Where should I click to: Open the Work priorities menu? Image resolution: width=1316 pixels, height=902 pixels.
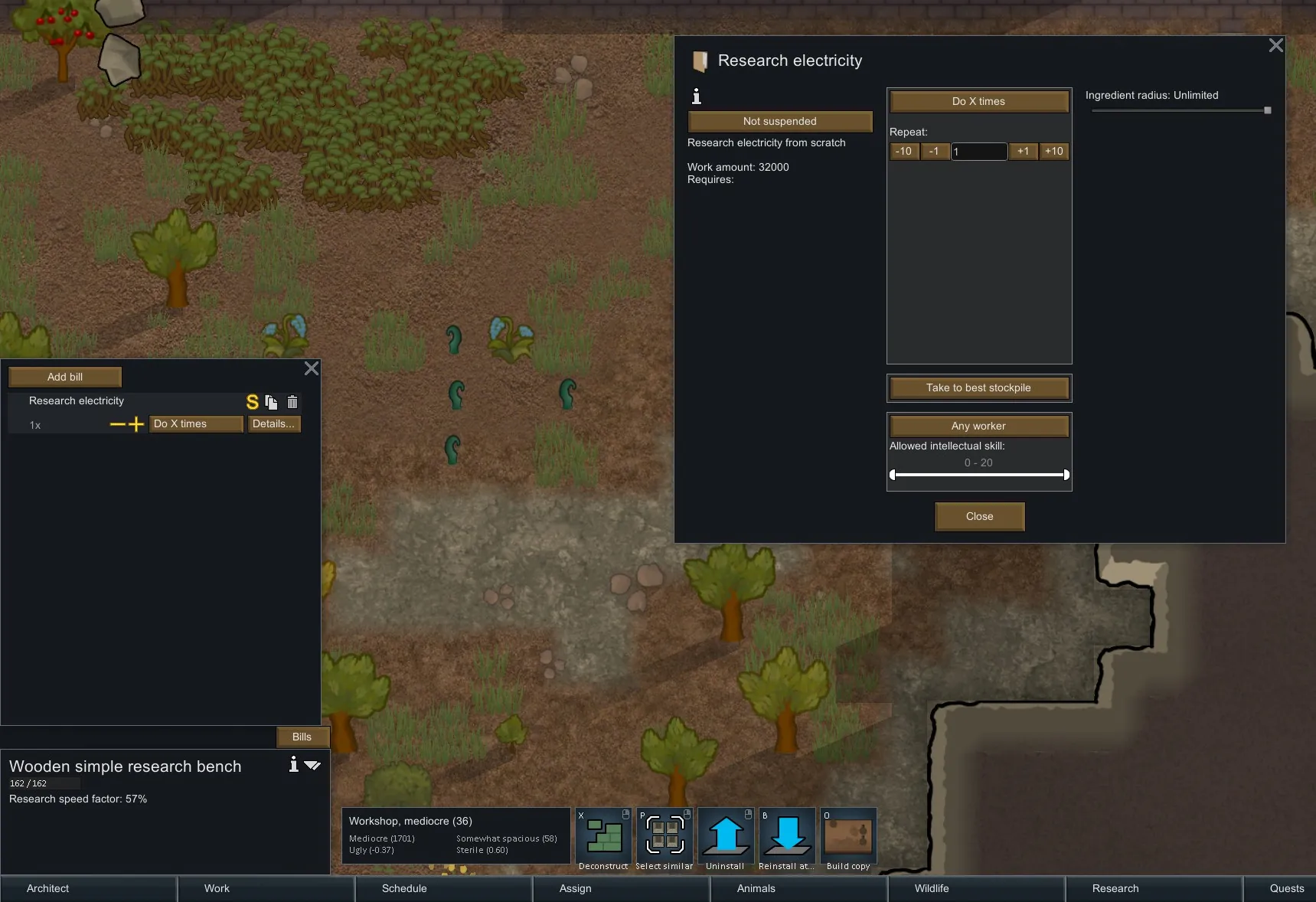click(217, 888)
